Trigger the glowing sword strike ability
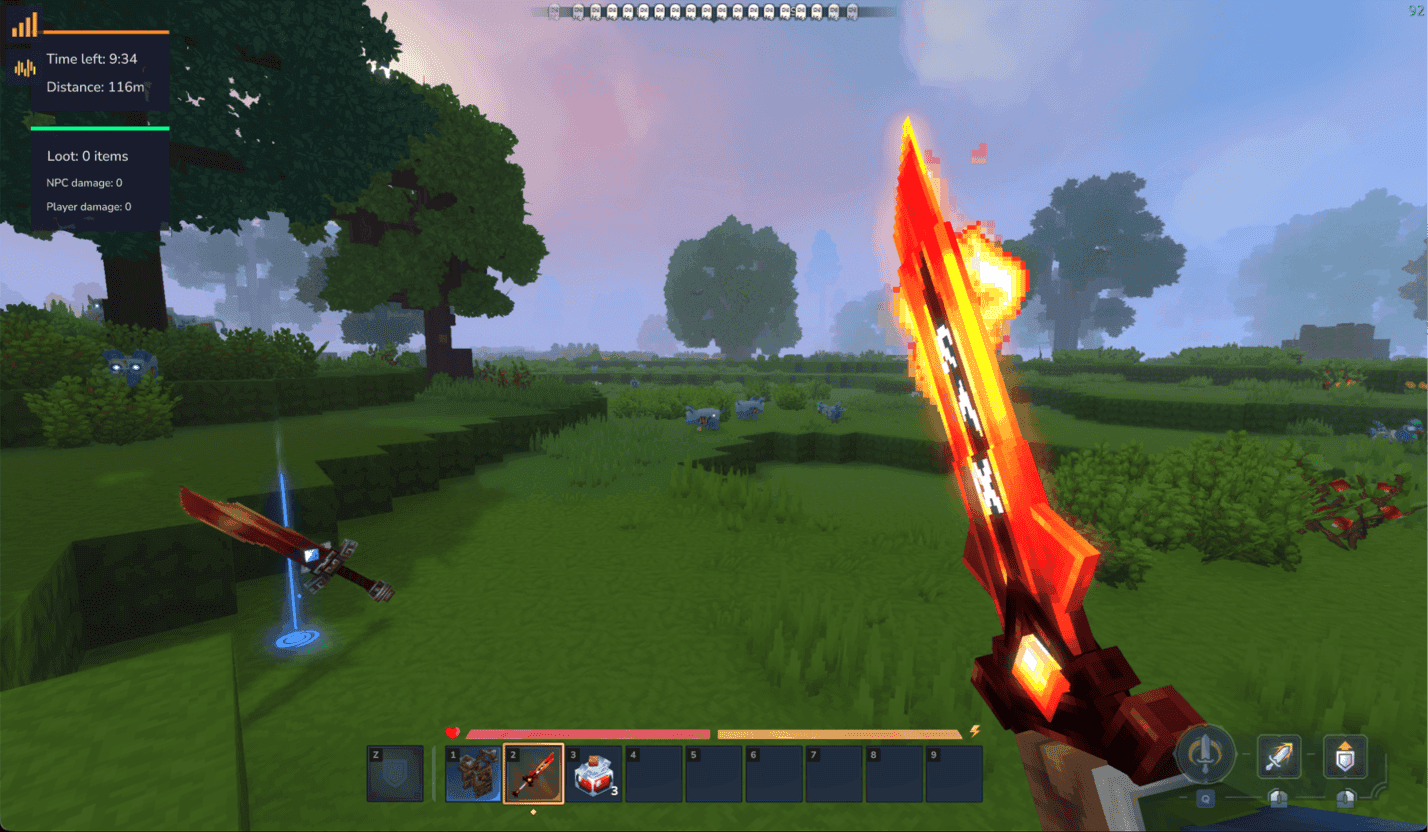Image resolution: width=1428 pixels, height=832 pixels. tap(1278, 755)
